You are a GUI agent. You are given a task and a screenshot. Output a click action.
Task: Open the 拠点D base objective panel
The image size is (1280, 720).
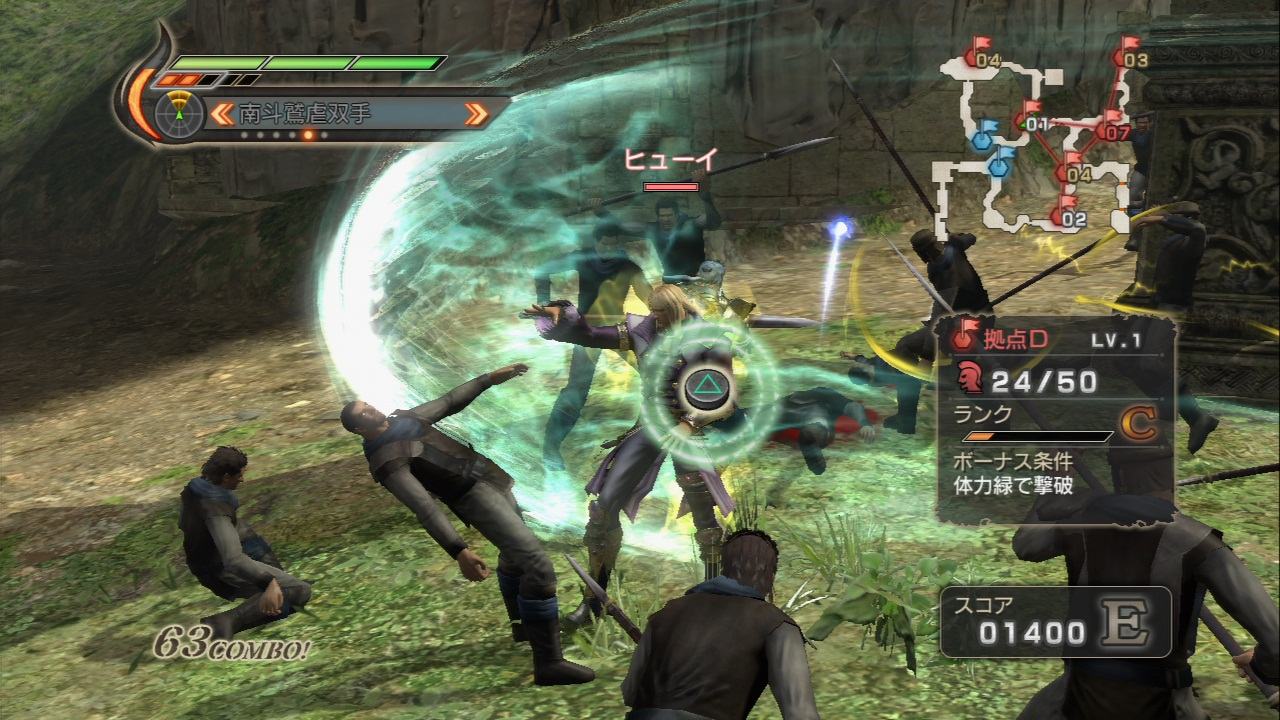pos(1055,420)
